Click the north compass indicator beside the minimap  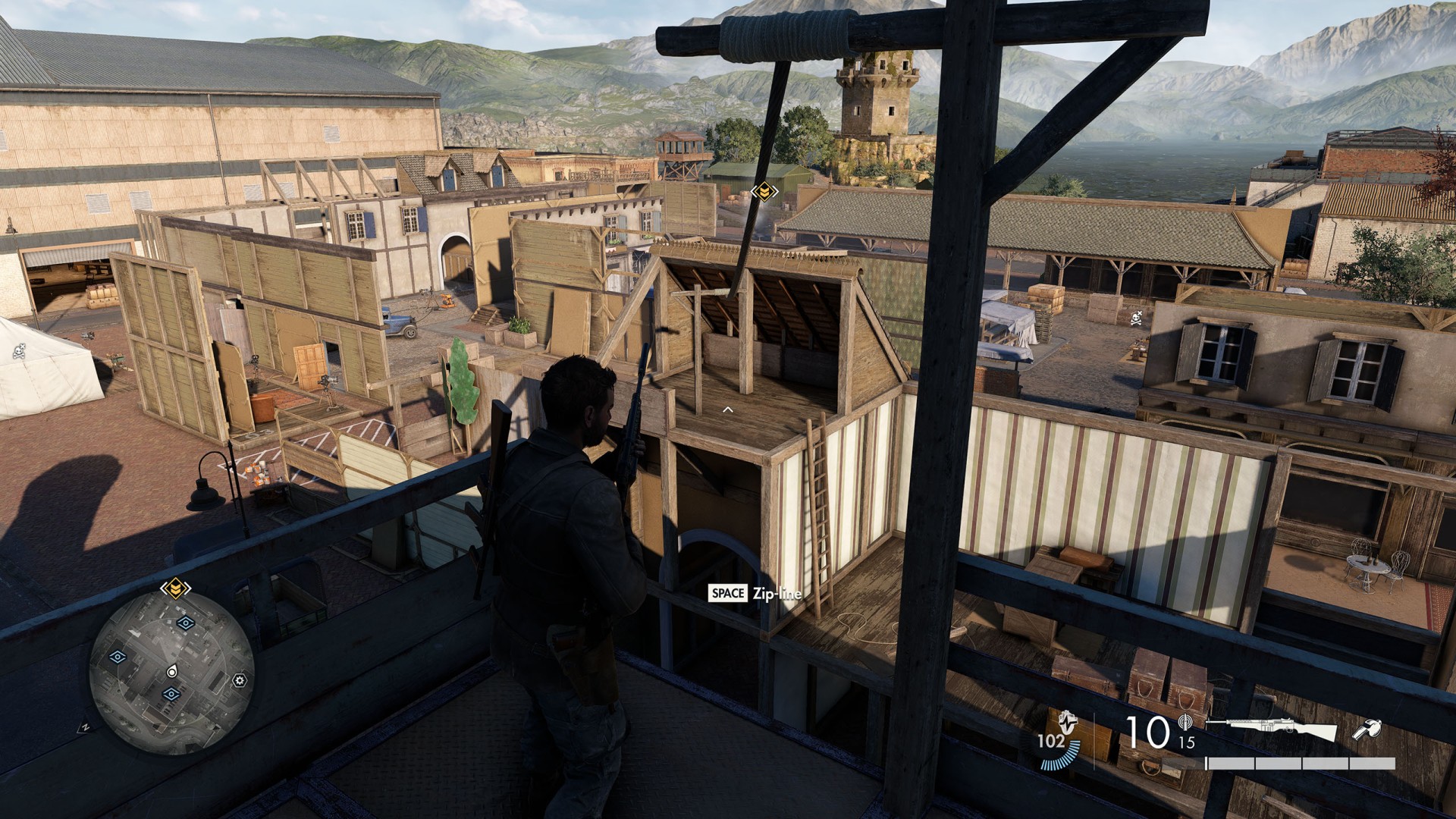point(86,727)
